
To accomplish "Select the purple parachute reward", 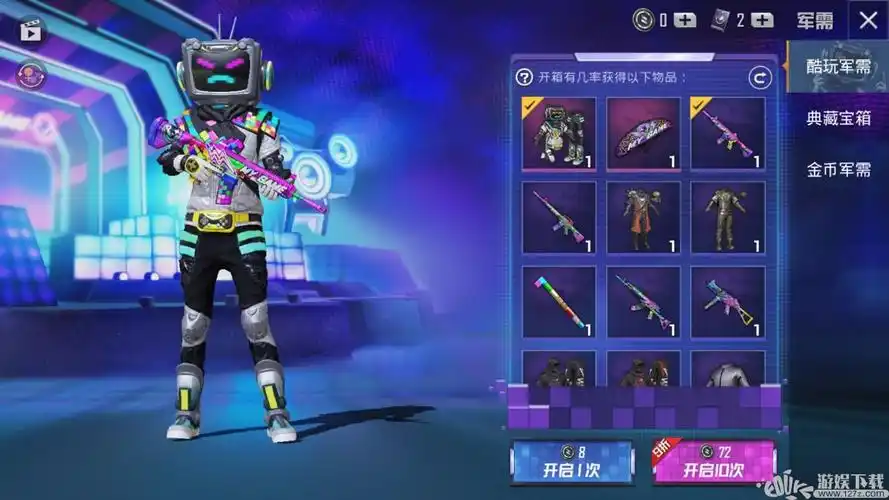I will (643, 134).
